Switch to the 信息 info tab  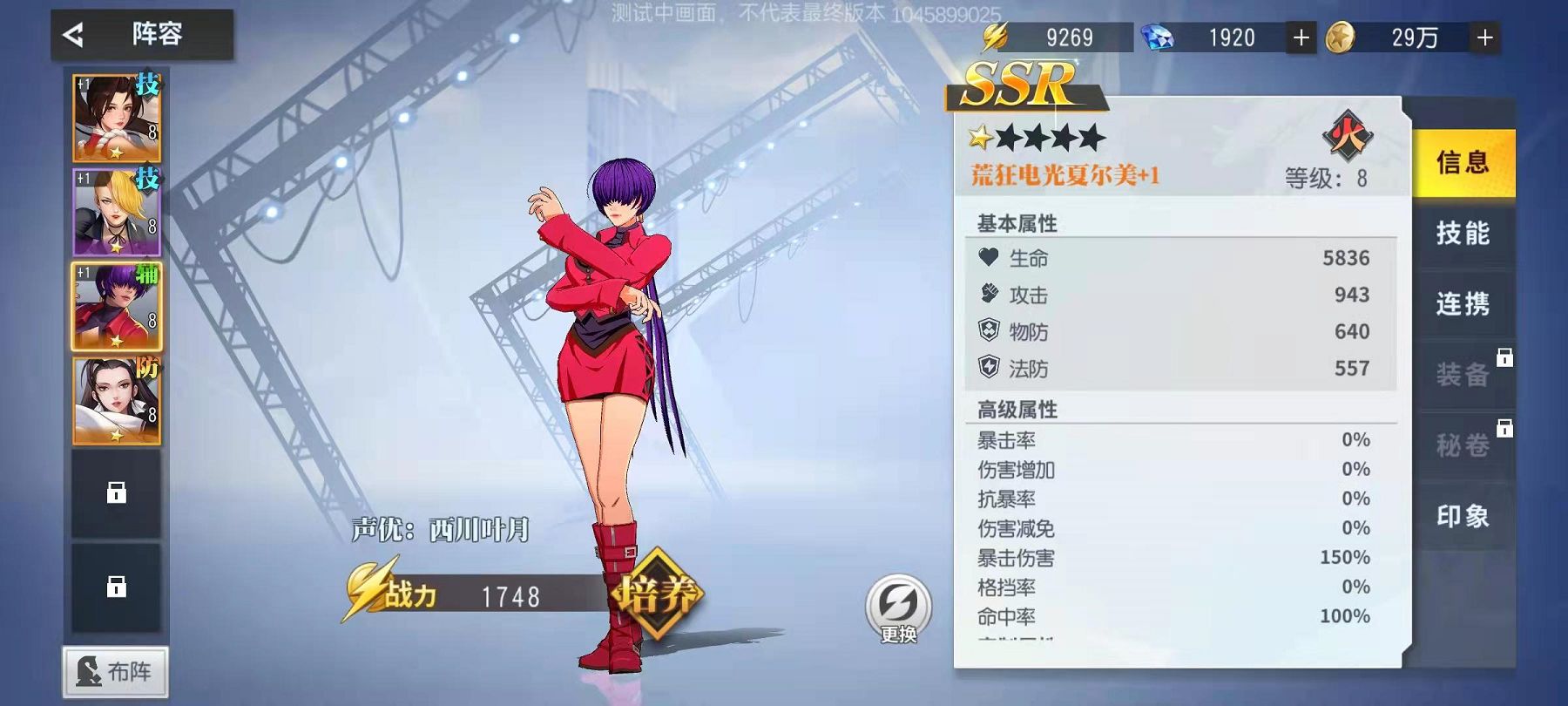click(x=1463, y=162)
